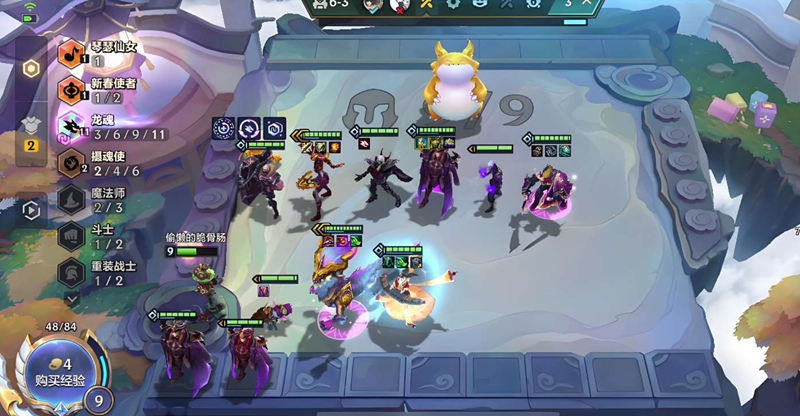Open the 重装战士 trait entry
Image resolution: width=800 pixels, height=416 pixels.
(98, 273)
